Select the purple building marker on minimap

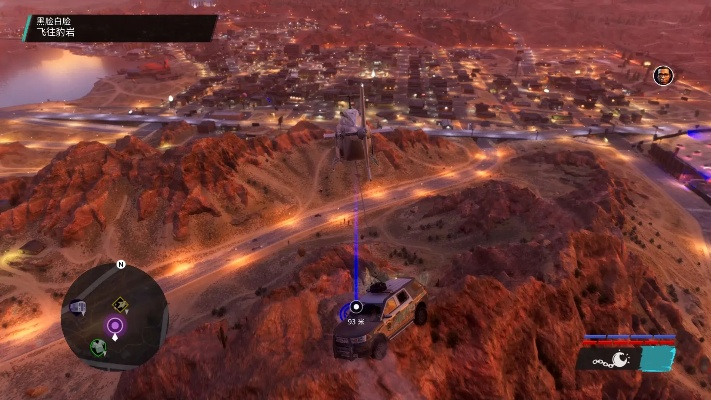click(x=78, y=307)
